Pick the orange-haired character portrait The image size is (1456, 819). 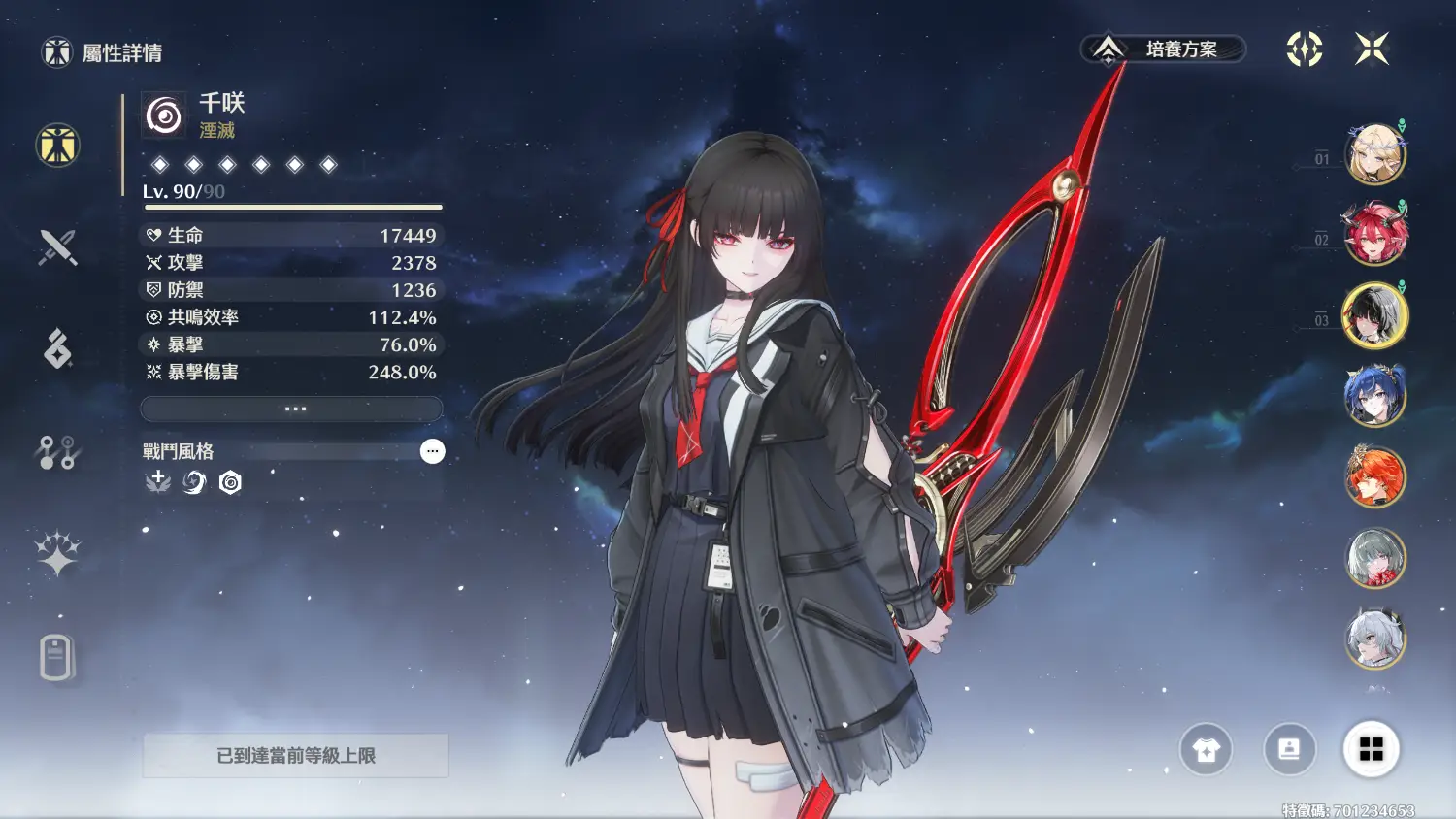1374,477
